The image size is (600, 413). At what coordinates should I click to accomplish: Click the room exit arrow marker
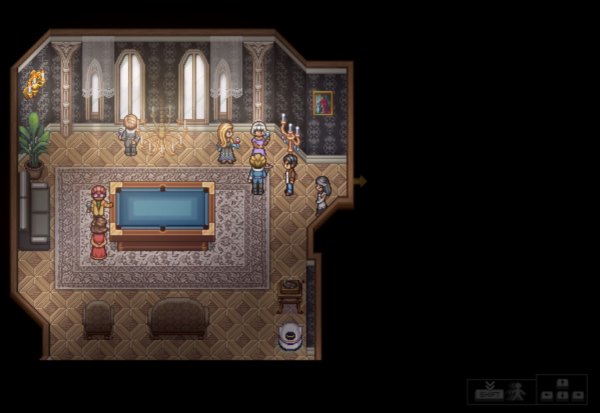click(361, 181)
